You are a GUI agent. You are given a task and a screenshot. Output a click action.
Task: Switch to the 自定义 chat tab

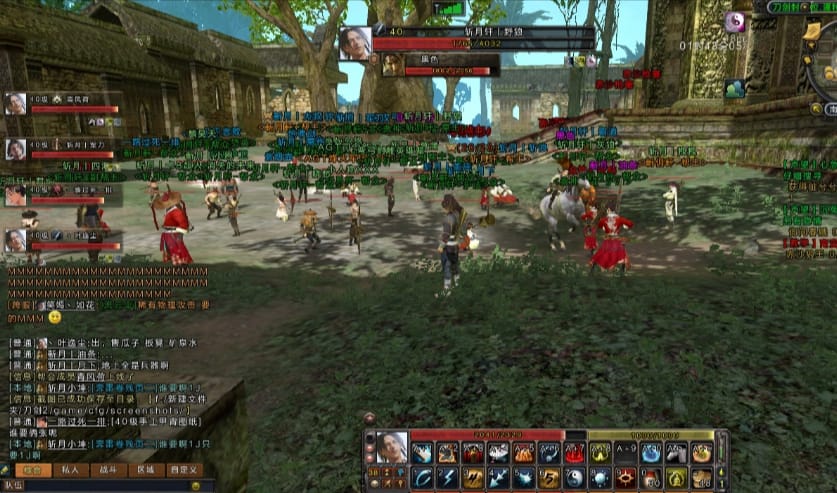(x=184, y=470)
